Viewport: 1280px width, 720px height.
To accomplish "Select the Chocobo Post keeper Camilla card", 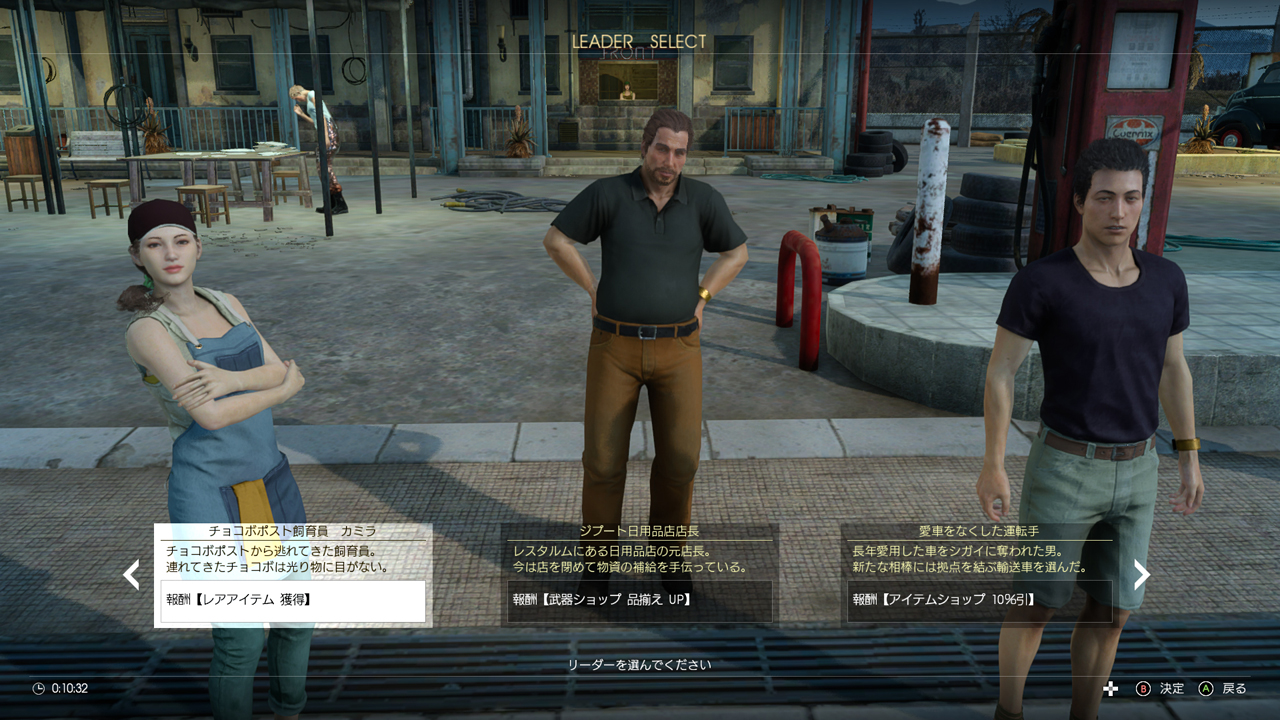I will [x=293, y=575].
